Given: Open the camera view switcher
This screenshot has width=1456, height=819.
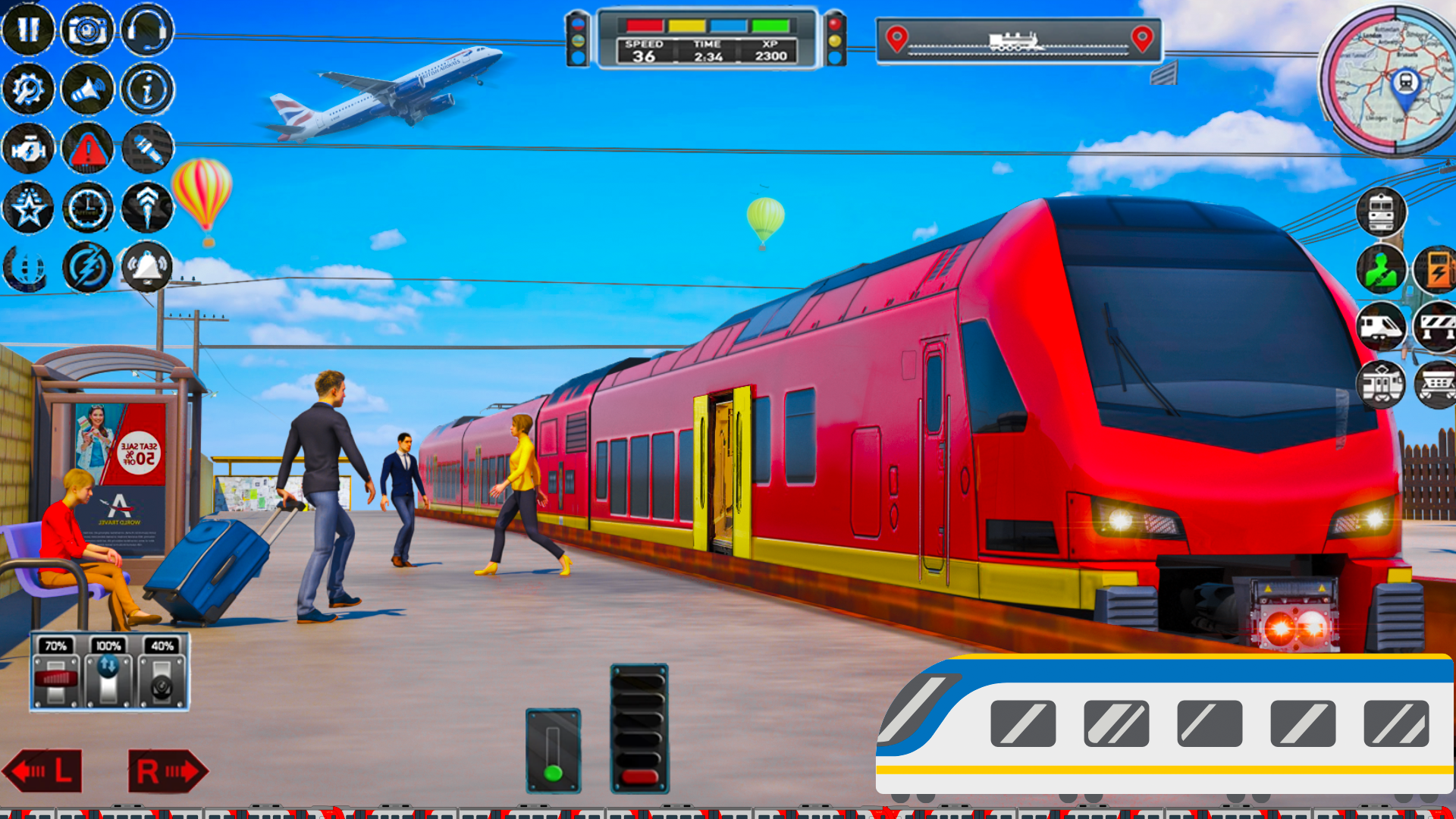Looking at the screenshot, I should (x=86, y=30).
